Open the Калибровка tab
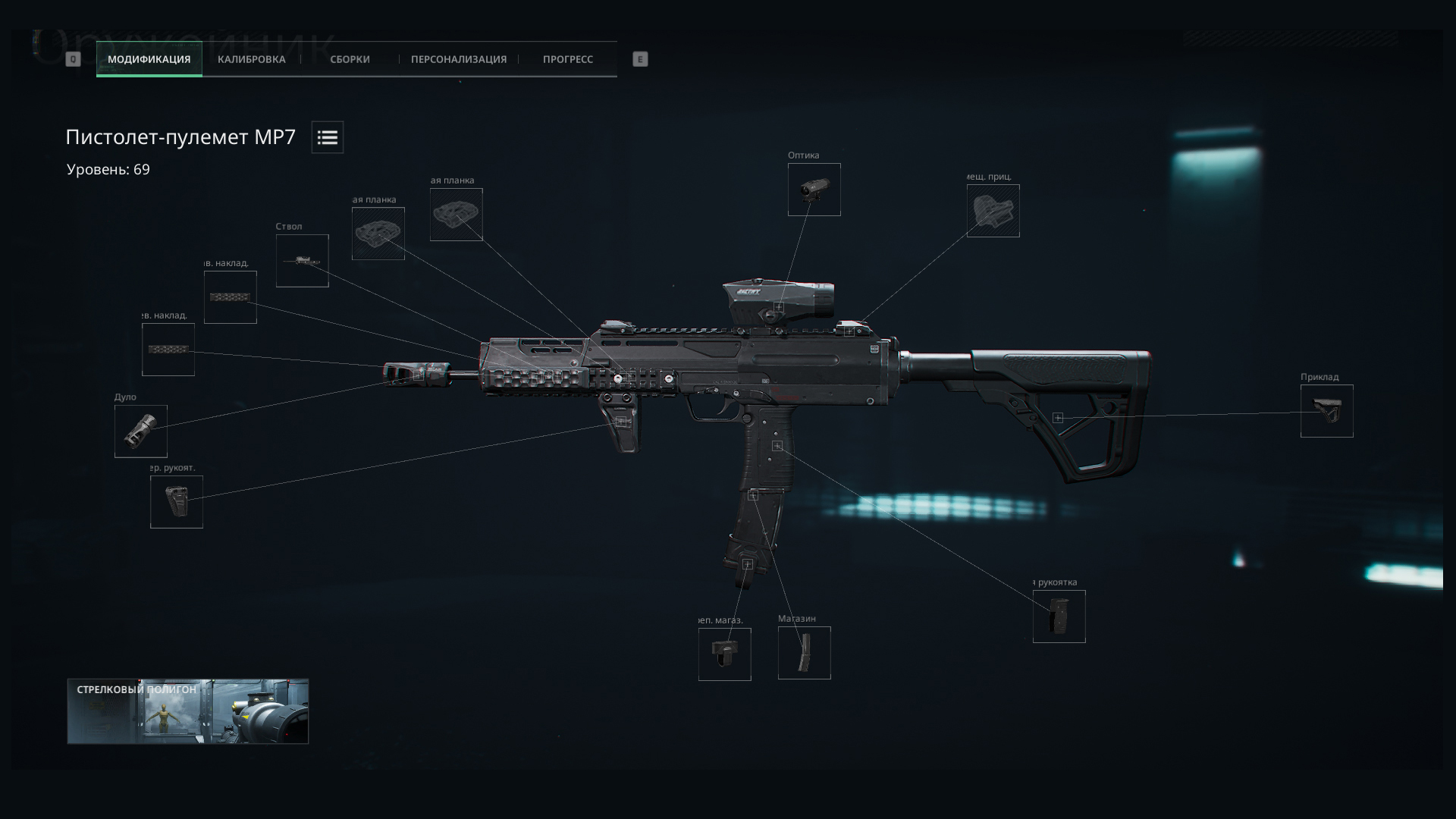The width and height of the screenshot is (1456, 819). tap(251, 59)
